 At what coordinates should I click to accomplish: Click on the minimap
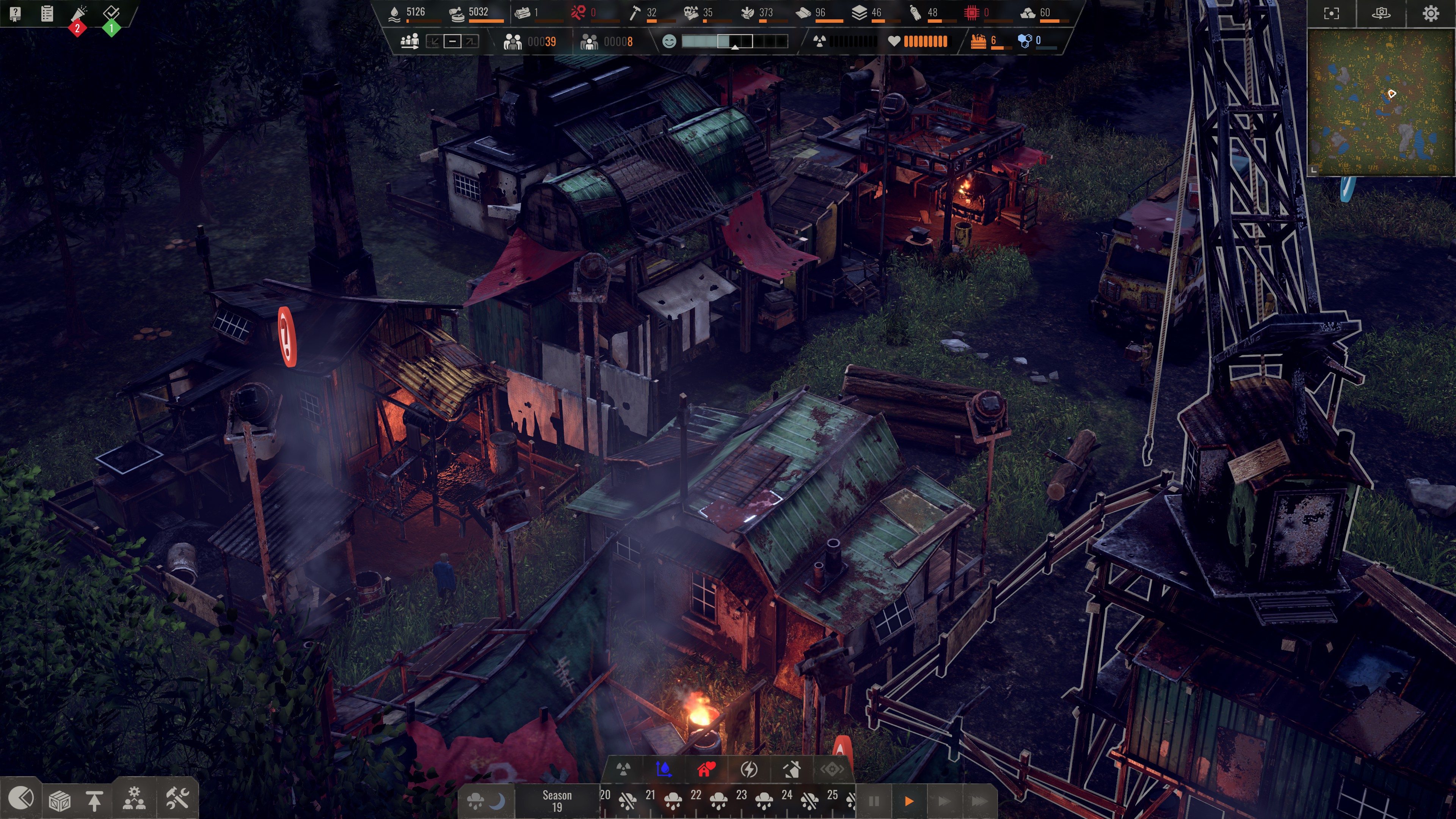tap(1381, 102)
